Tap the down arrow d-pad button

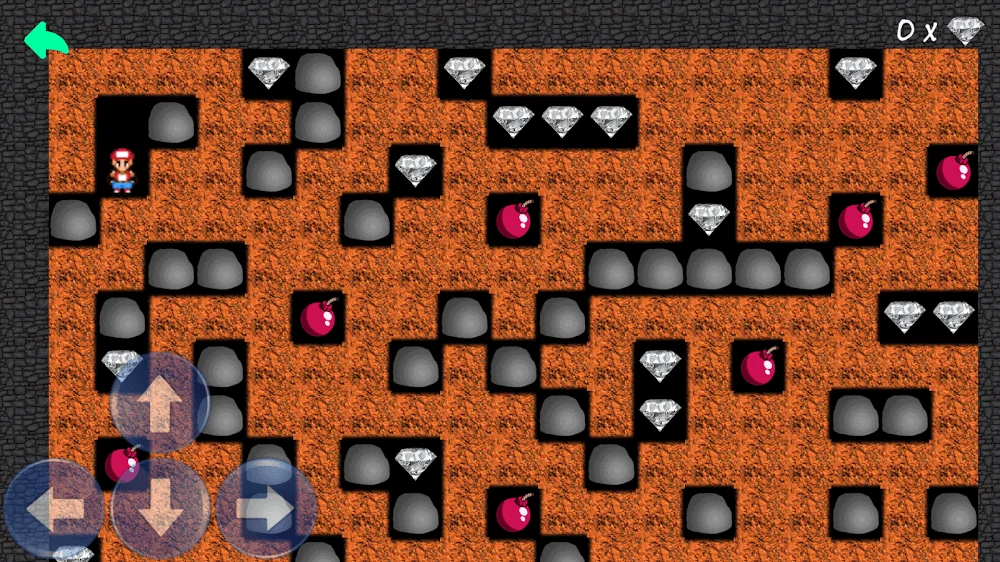[160, 509]
